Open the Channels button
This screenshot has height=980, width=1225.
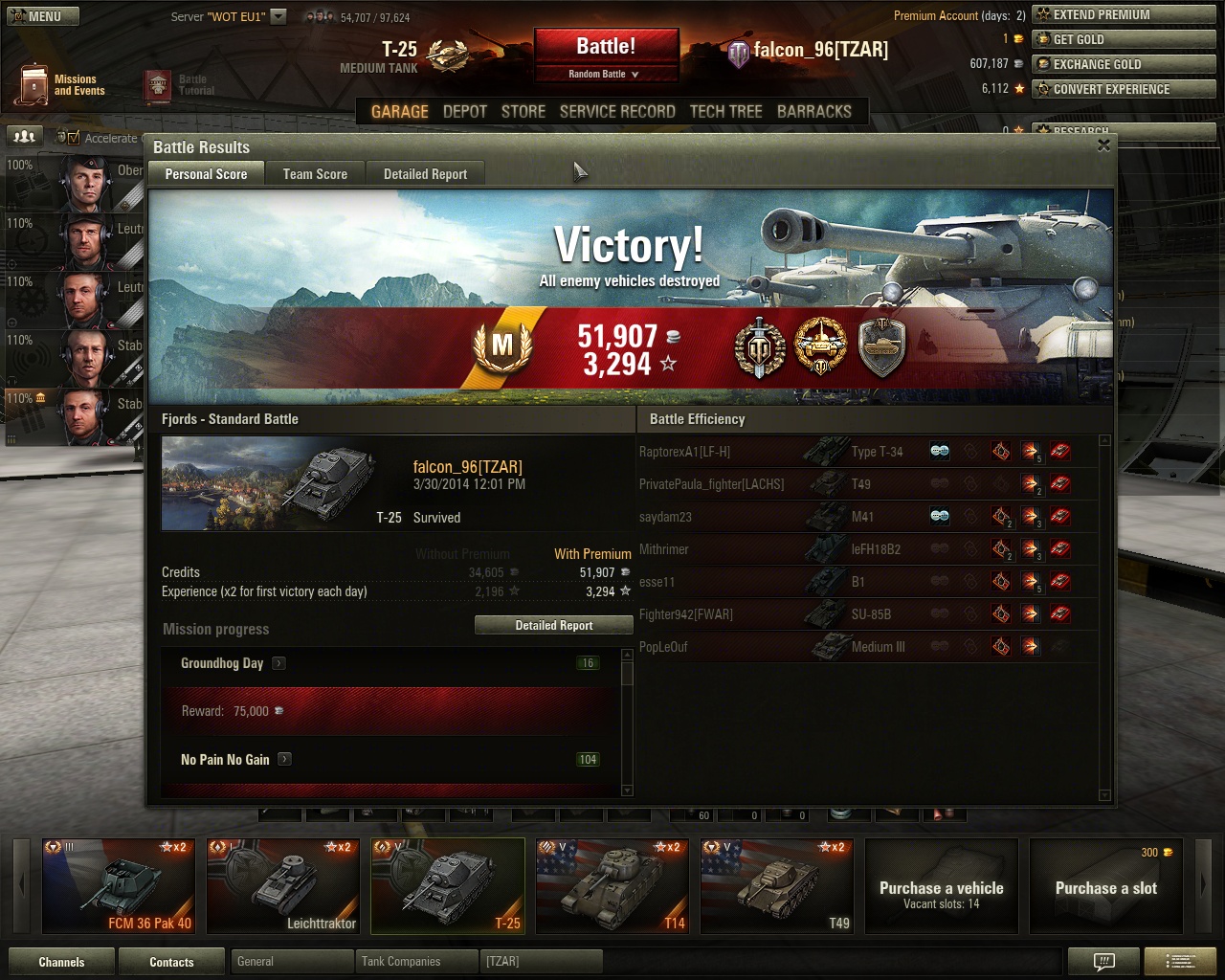click(x=61, y=962)
